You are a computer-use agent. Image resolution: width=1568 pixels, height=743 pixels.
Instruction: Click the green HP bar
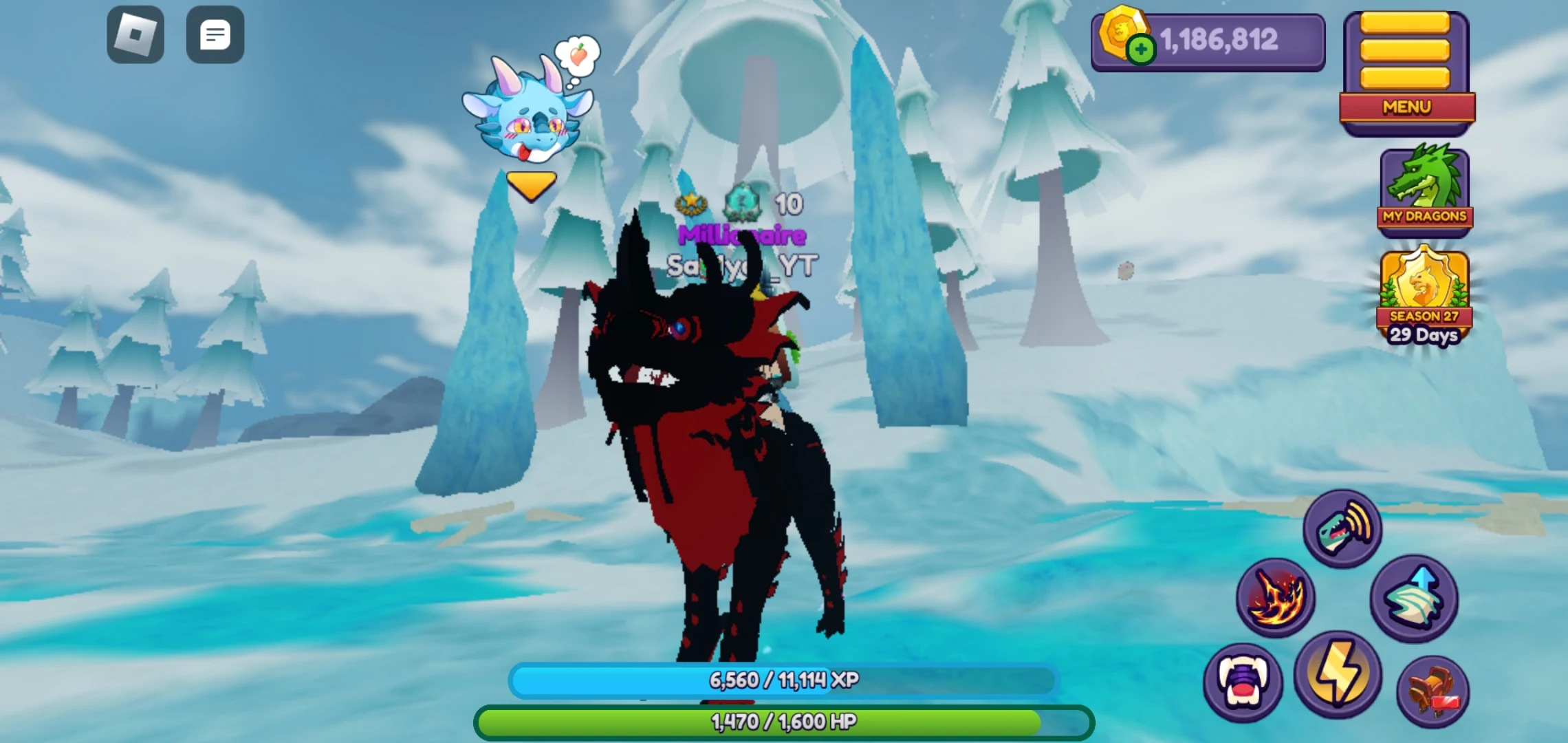tap(784, 722)
